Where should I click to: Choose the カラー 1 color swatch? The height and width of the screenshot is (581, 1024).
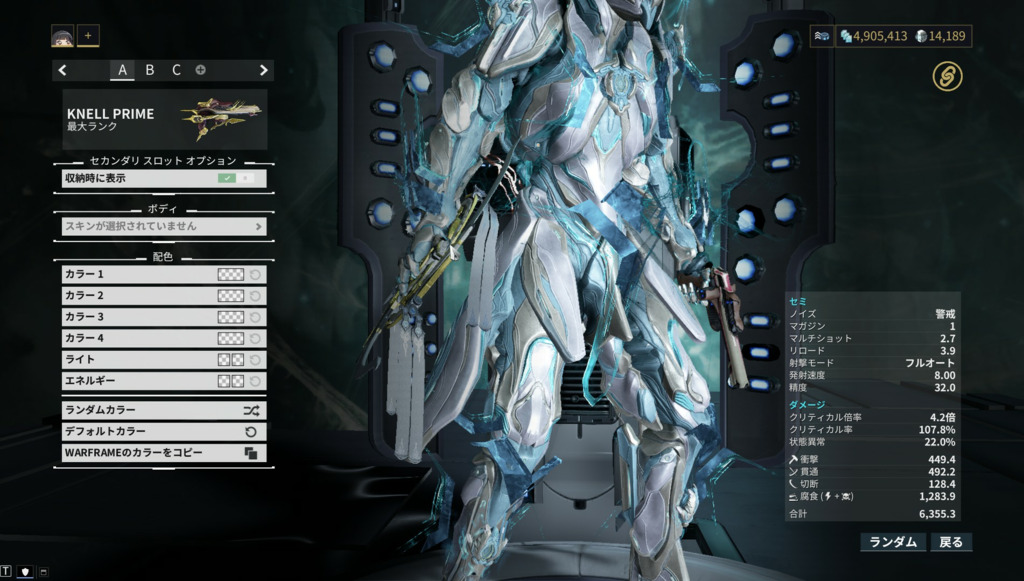(231, 274)
